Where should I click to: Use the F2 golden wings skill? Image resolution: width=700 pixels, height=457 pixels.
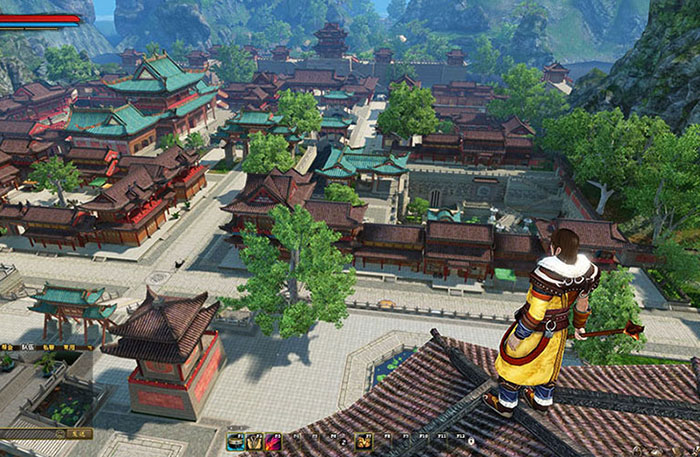pos(254,440)
